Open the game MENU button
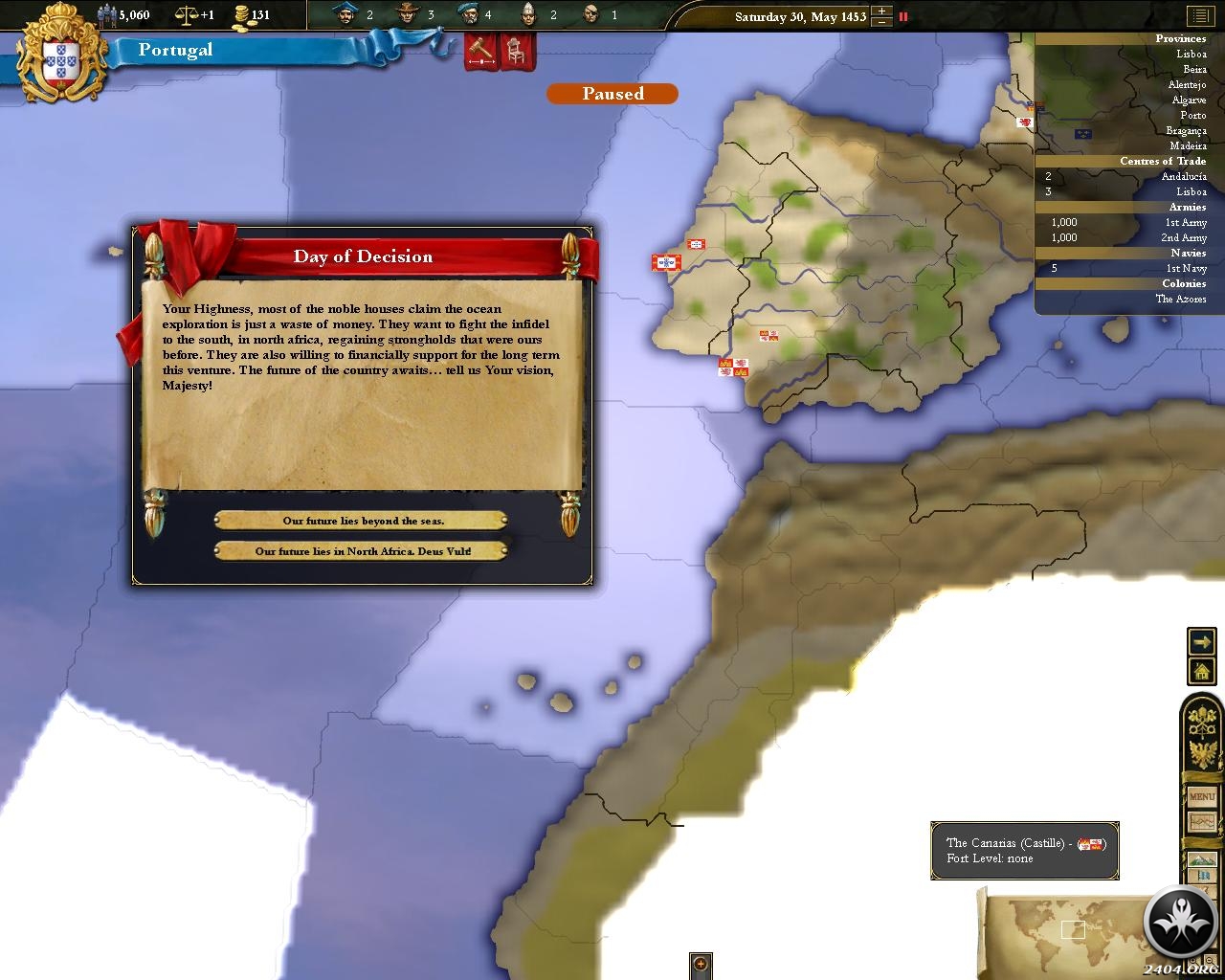Image resolution: width=1225 pixels, height=980 pixels. pos(1201,796)
